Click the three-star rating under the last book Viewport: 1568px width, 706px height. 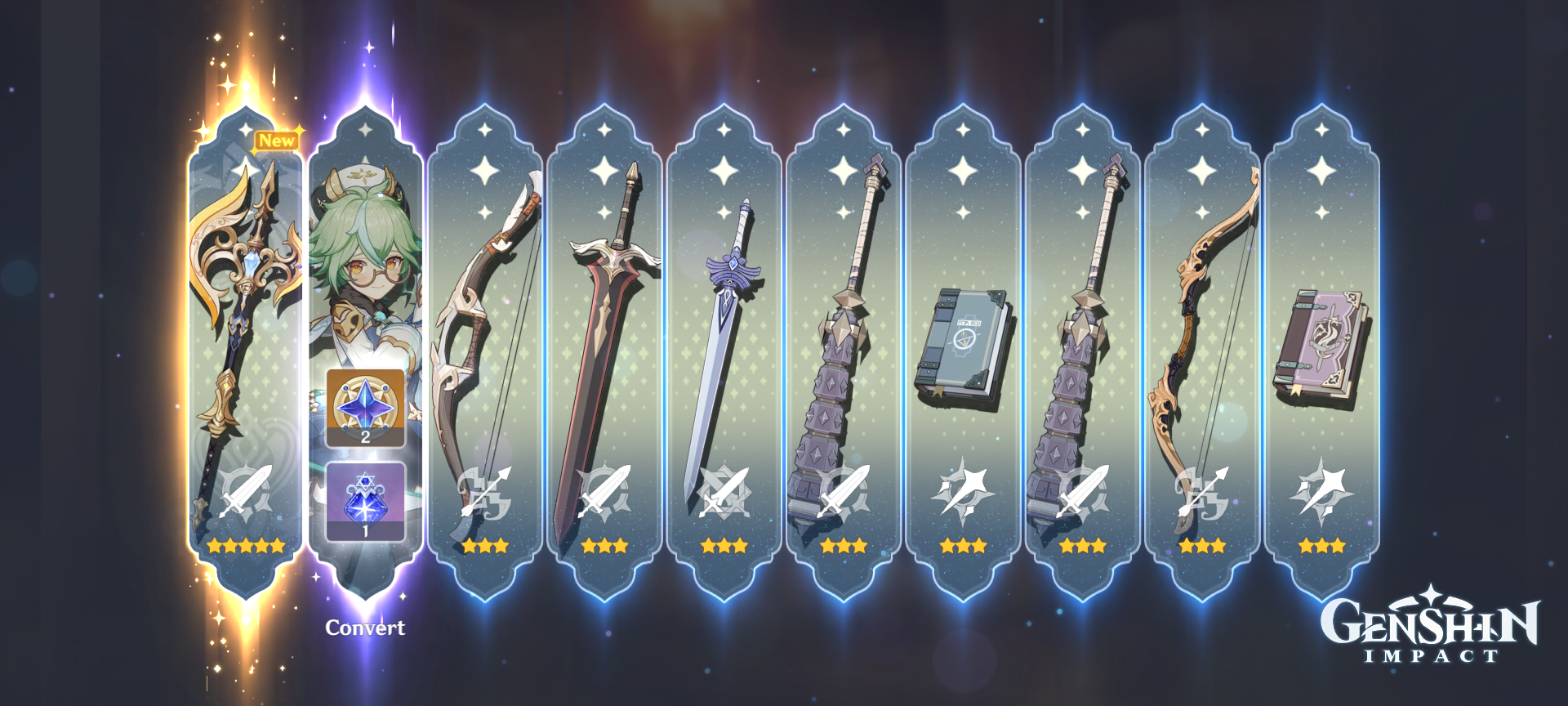1323,546
